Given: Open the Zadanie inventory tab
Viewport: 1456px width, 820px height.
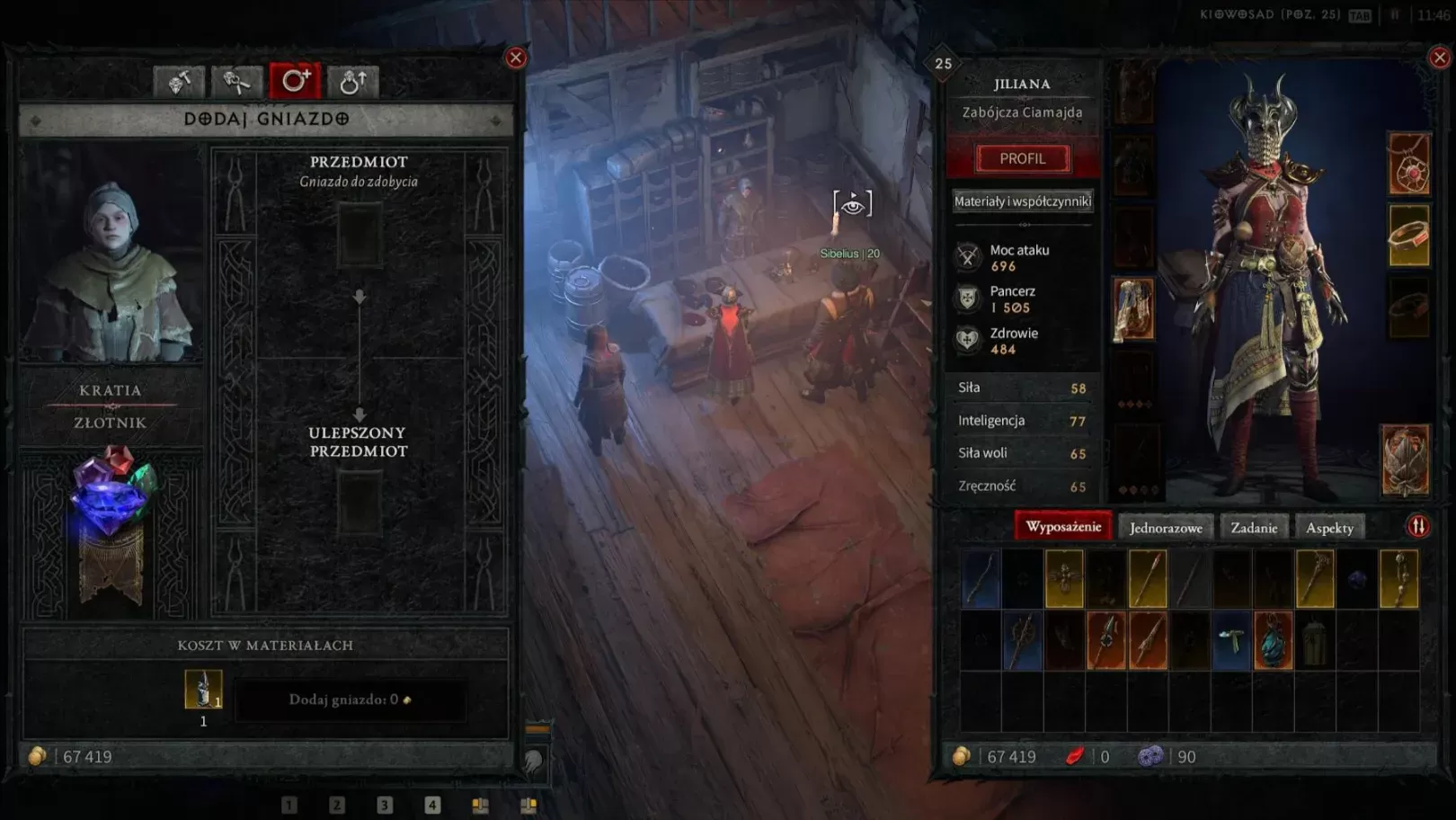Looking at the screenshot, I should 1254,528.
